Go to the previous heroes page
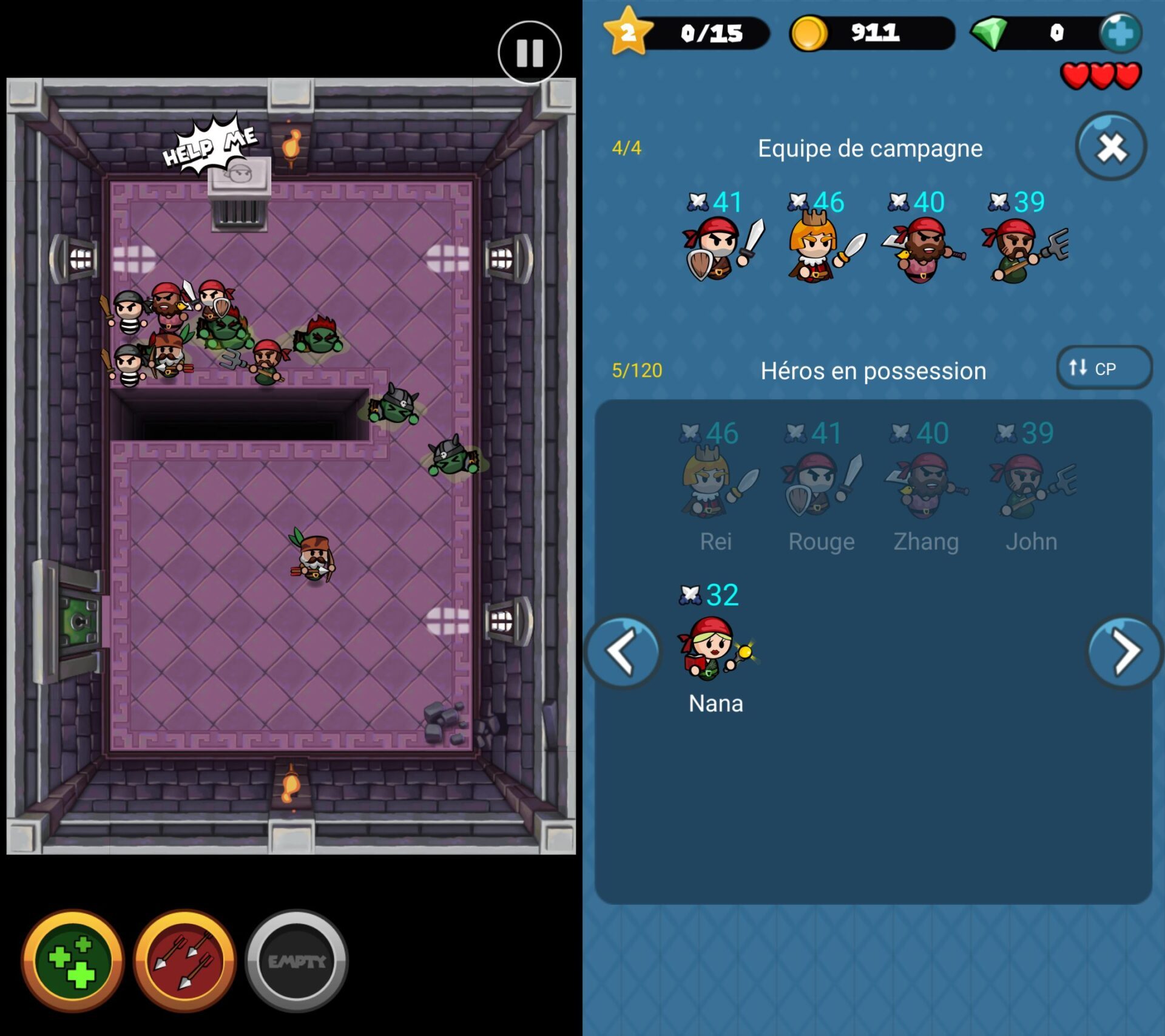This screenshot has height=1036, width=1165. (x=622, y=652)
